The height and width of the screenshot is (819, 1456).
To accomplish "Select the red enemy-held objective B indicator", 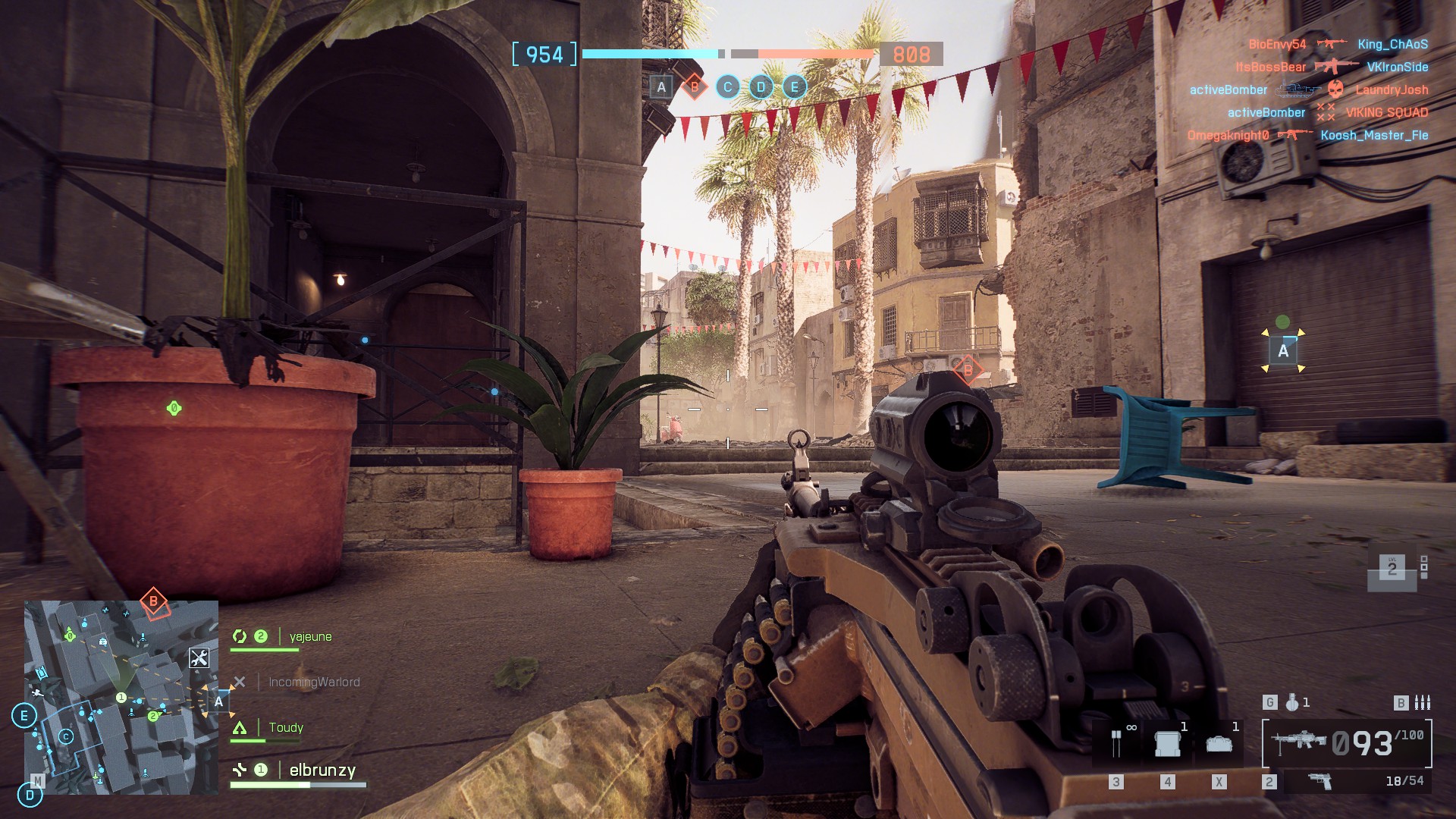I will (x=694, y=87).
